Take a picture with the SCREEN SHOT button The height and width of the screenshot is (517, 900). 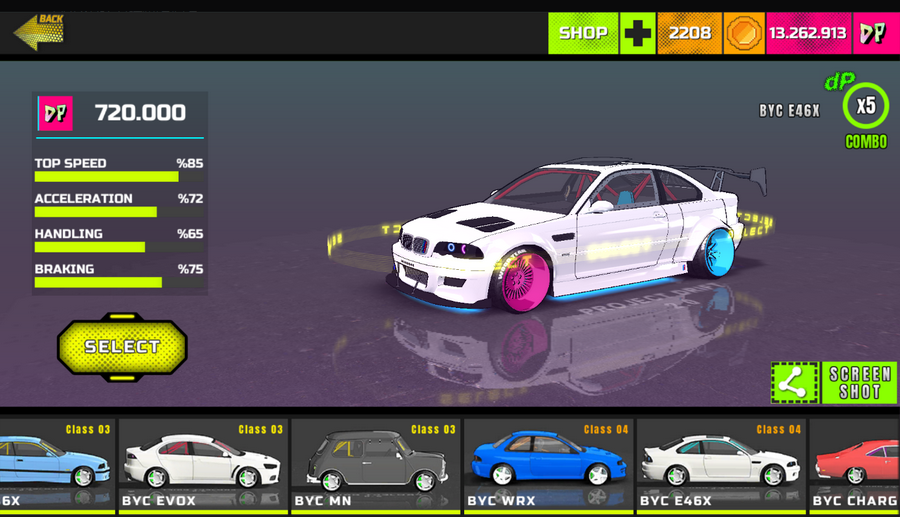(859, 382)
